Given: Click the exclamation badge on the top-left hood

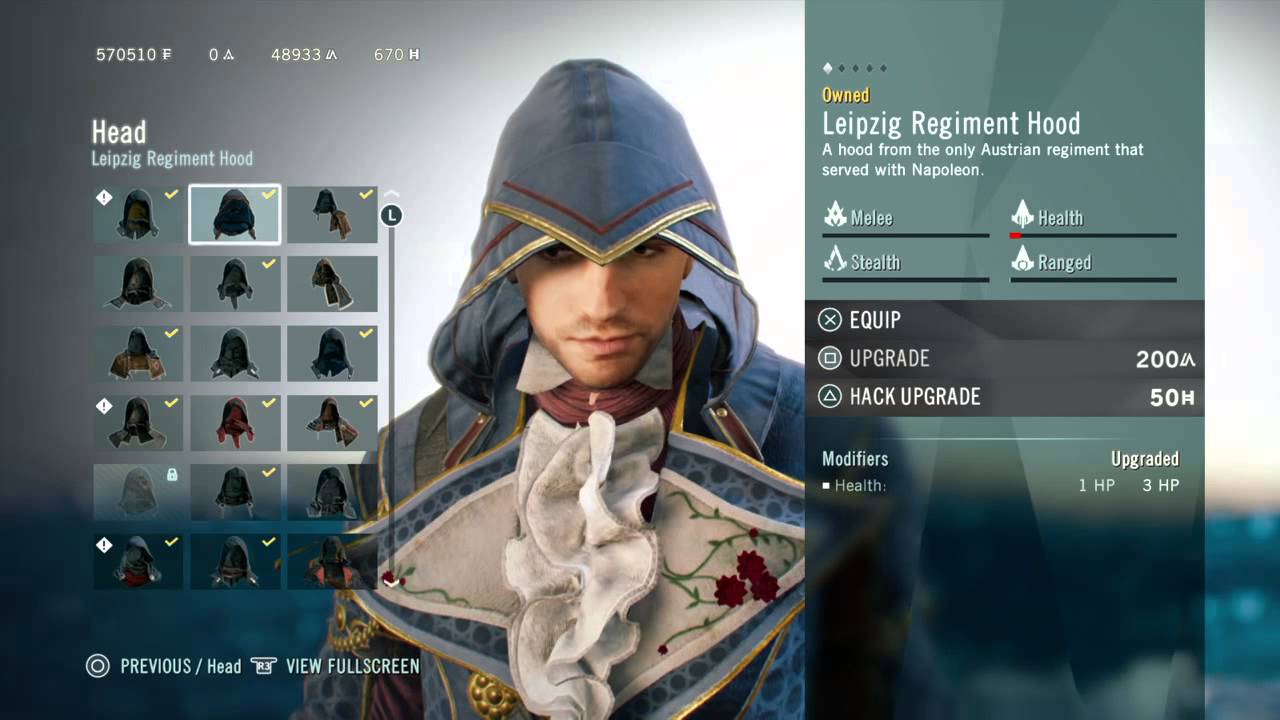Looking at the screenshot, I should (104, 197).
